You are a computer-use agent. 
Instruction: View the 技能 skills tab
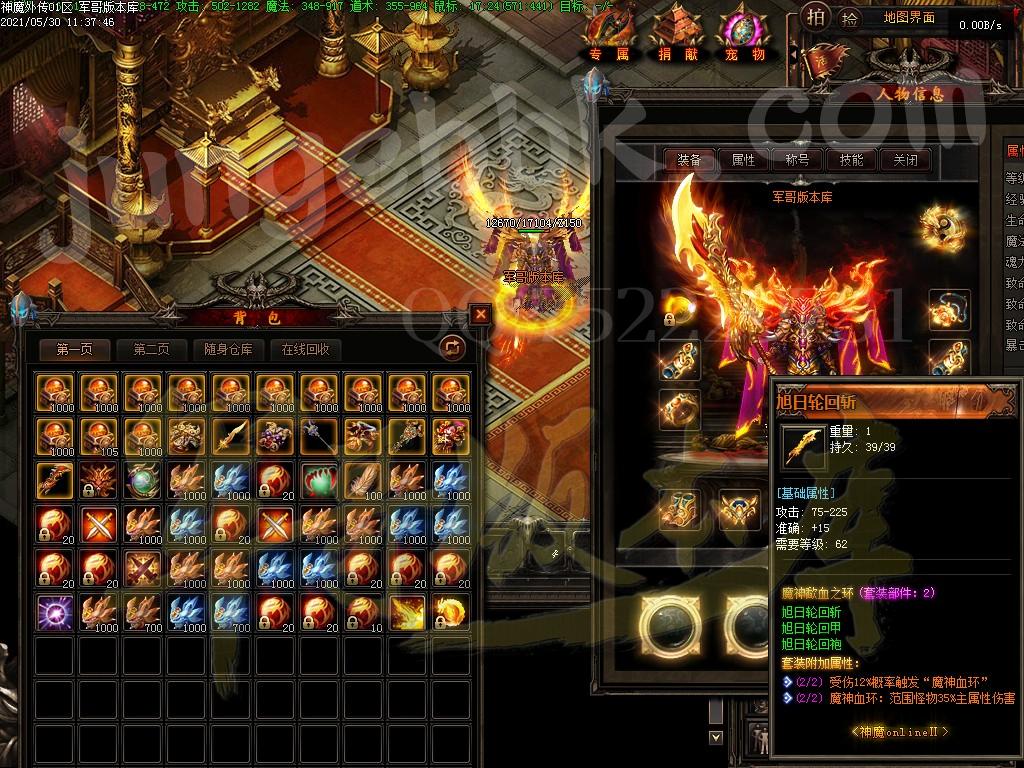[x=851, y=160]
